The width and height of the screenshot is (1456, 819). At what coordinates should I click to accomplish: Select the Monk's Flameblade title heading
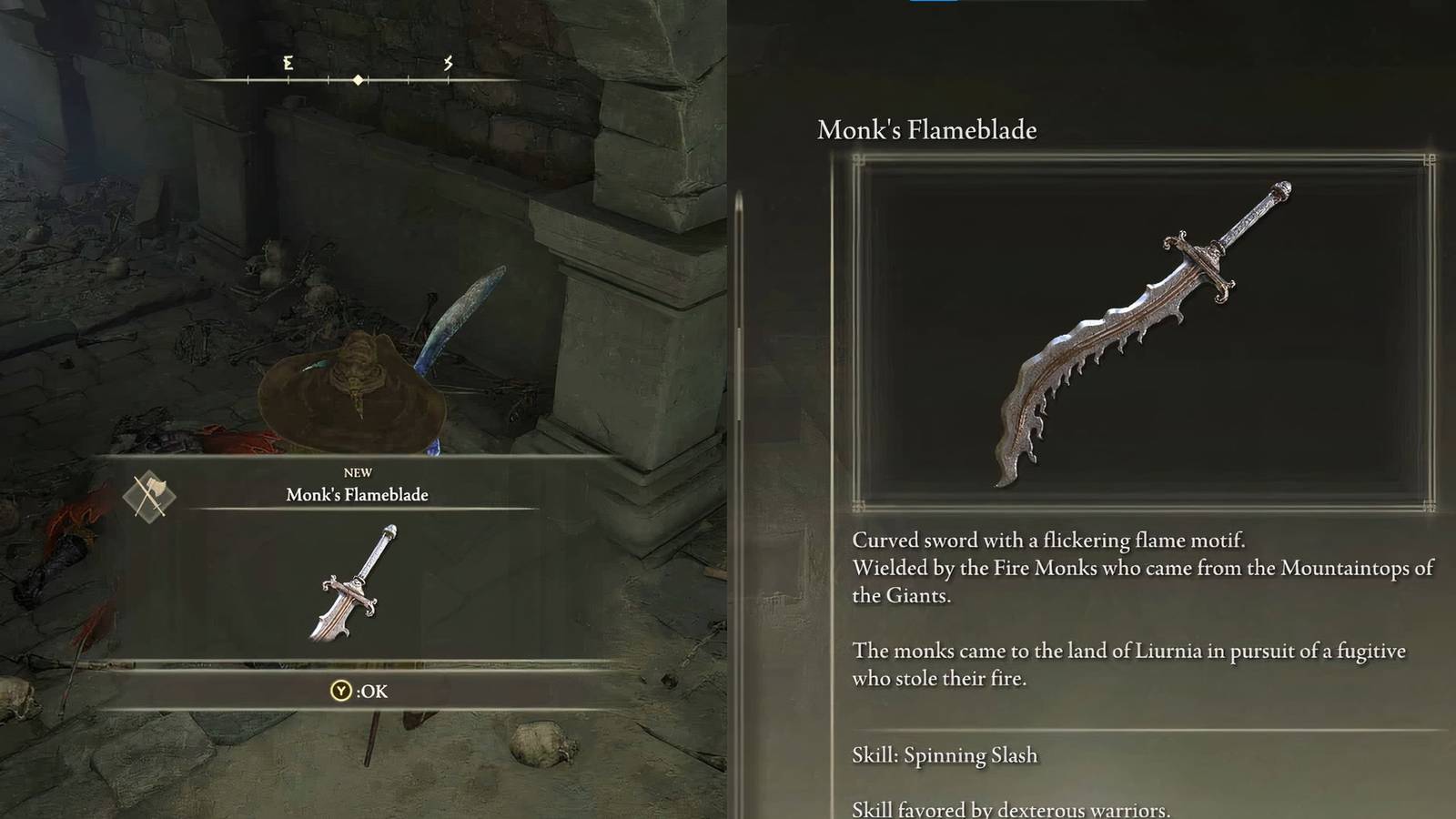pyautogui.click(x=927, y=129)
